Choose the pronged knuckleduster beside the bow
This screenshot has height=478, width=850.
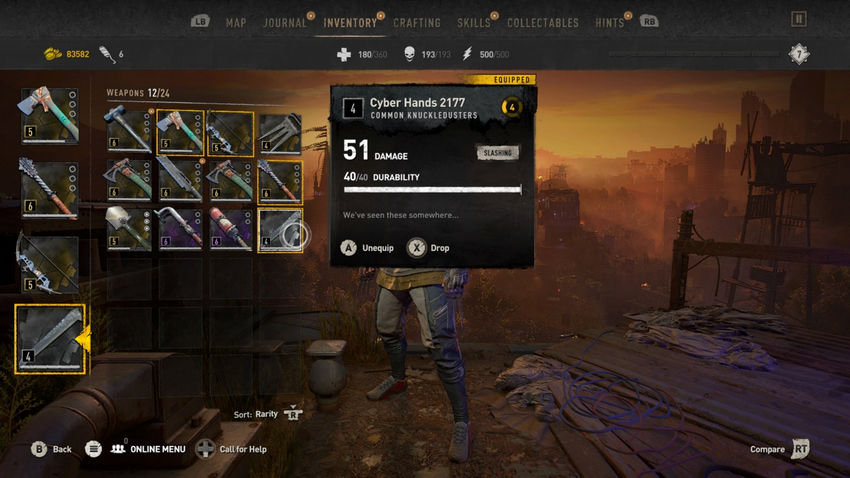pos(282,131)
